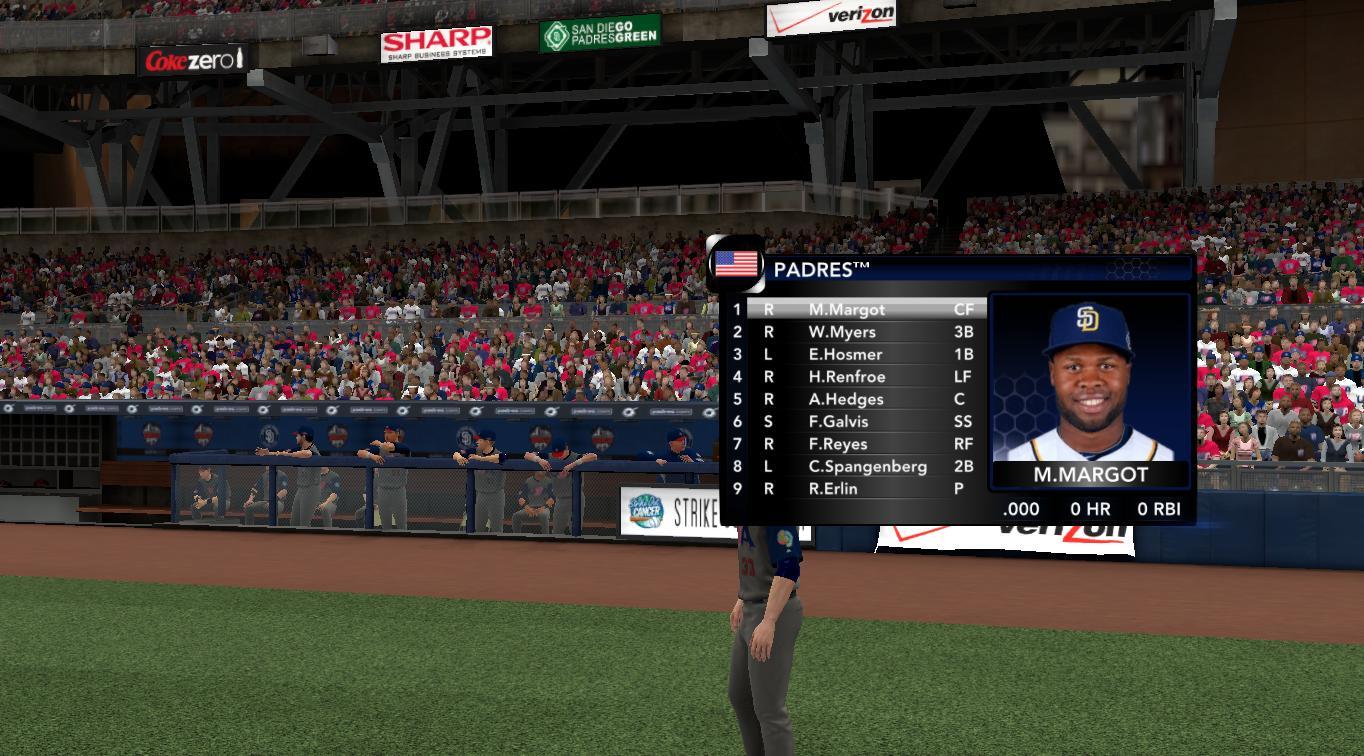The height and width of the screenshot is (756, 1364).
Task: Click the M.Margot player portrait
Action: click(x=1089, y=380)
